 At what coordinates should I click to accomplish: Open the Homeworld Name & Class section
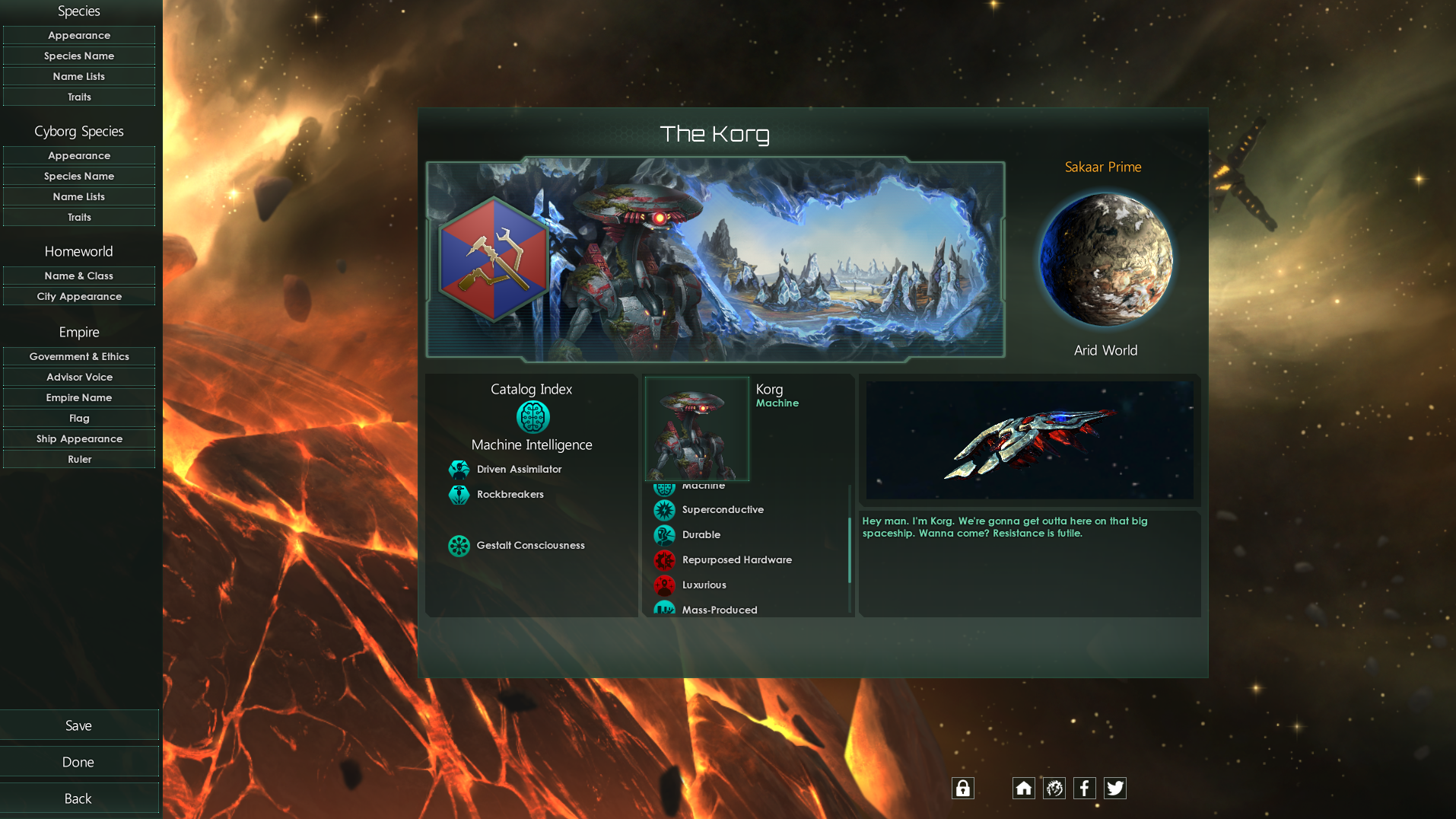tap(79, 276)
